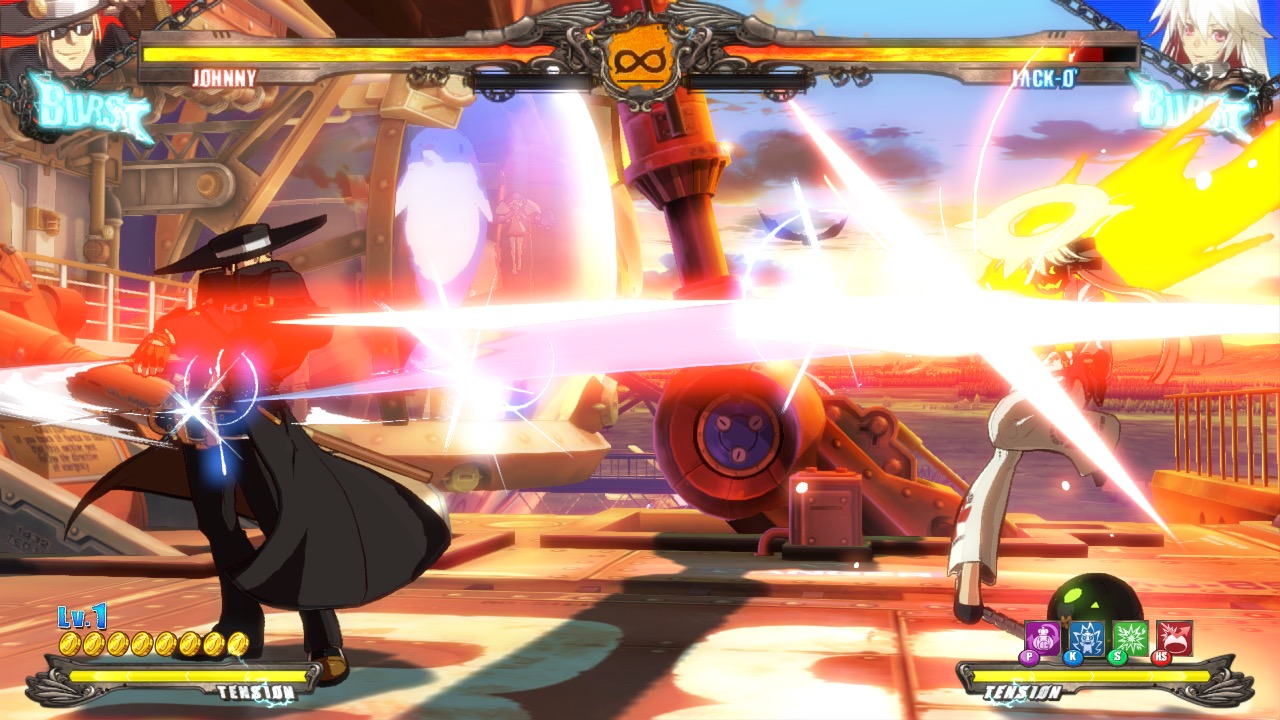1280x720 pixels.
Task: Open the HS badge below the red tile
Action: tap(1161, 657)
